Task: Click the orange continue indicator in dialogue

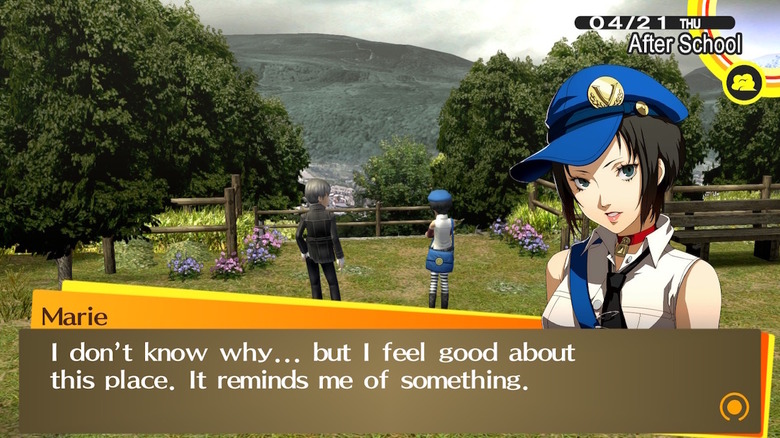Action: coord(734,406)
